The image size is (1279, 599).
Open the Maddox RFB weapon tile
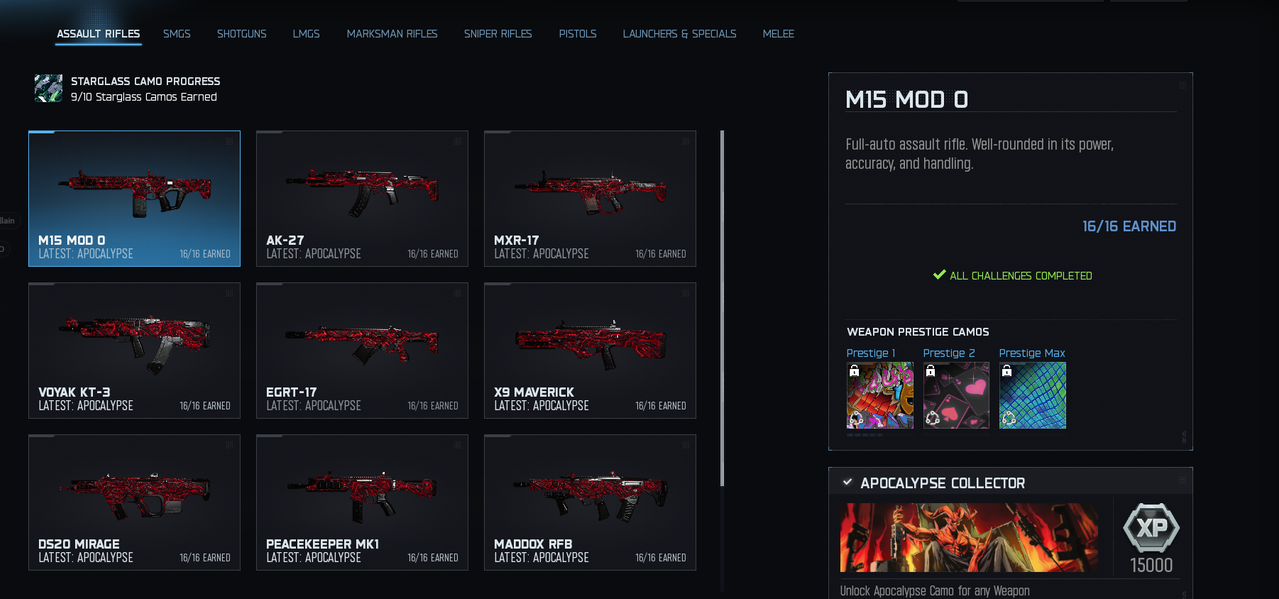click(x=590, y=502)
